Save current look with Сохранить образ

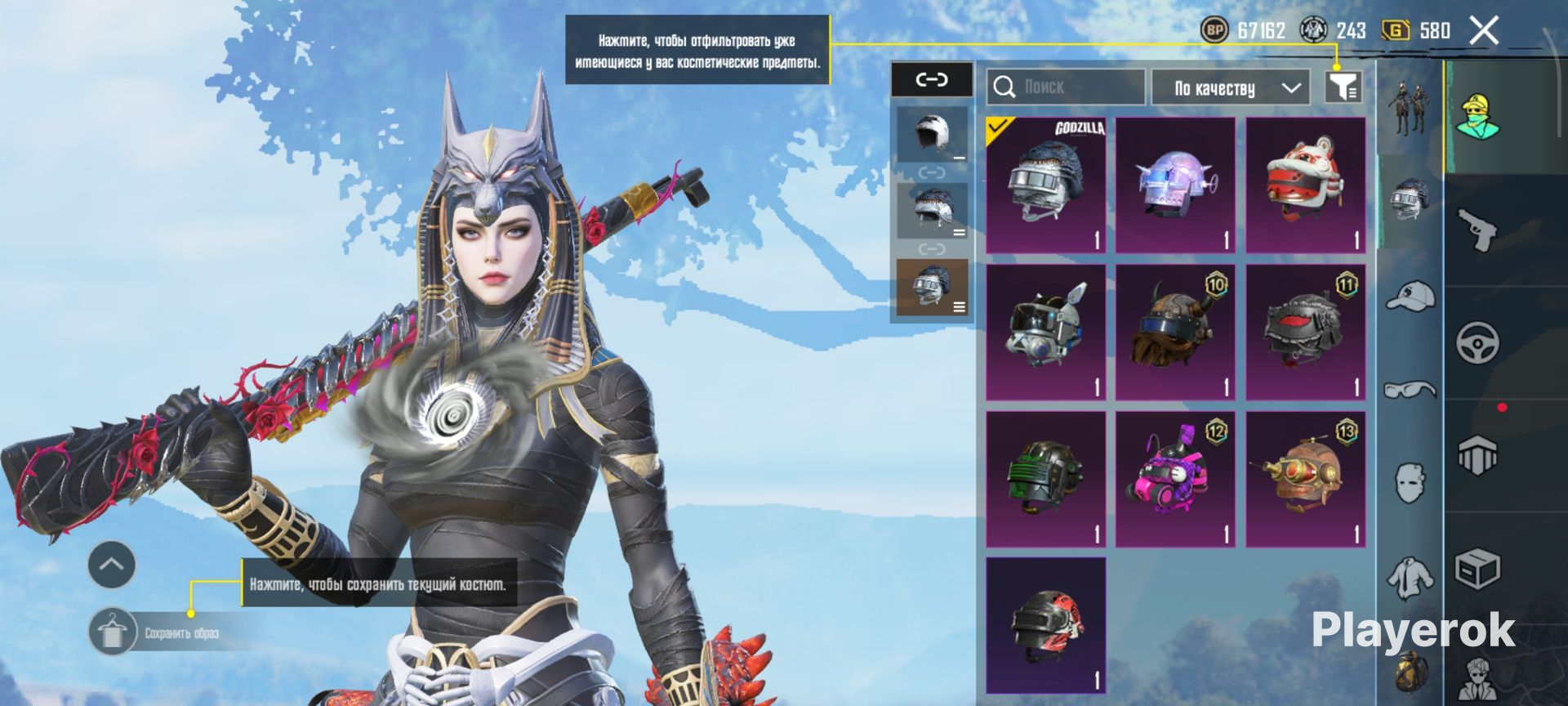point(113,632)
